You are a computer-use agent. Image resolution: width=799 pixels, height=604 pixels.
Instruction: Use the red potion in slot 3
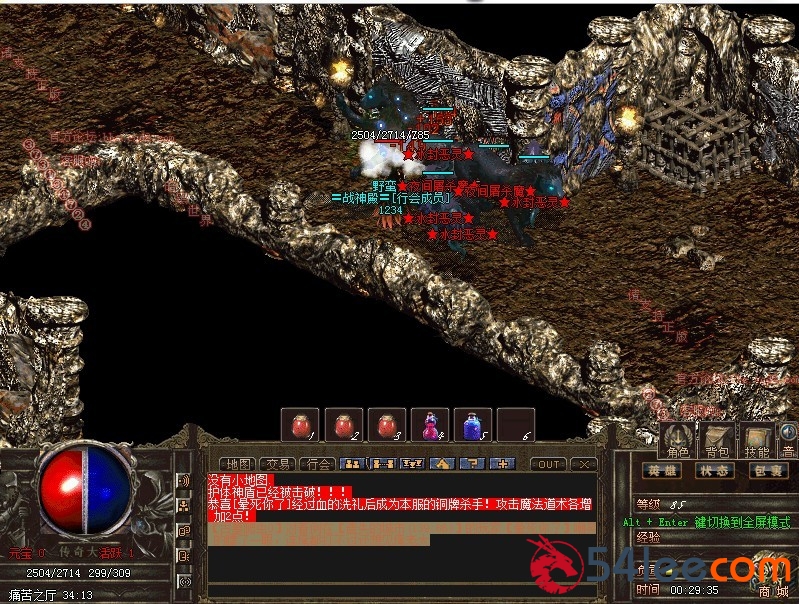pyautogui.click(x=386, y=425)
